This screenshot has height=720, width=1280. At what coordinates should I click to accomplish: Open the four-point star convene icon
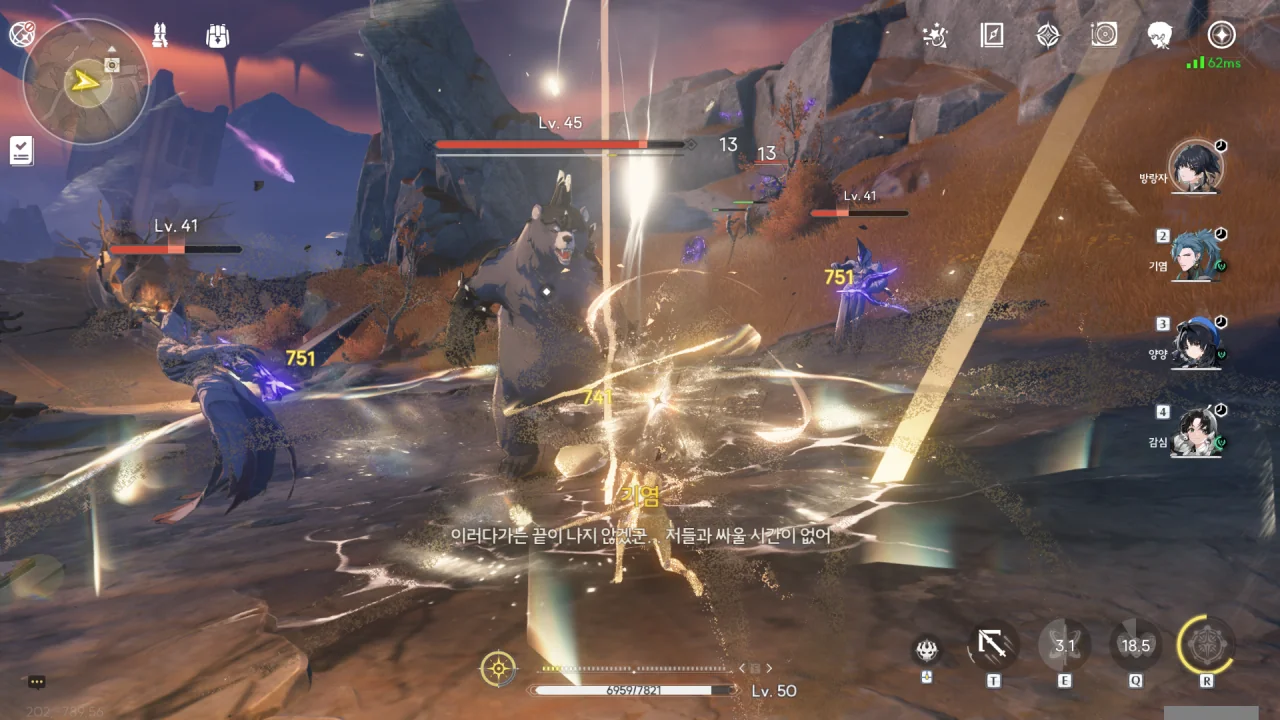coord(1048,36)
